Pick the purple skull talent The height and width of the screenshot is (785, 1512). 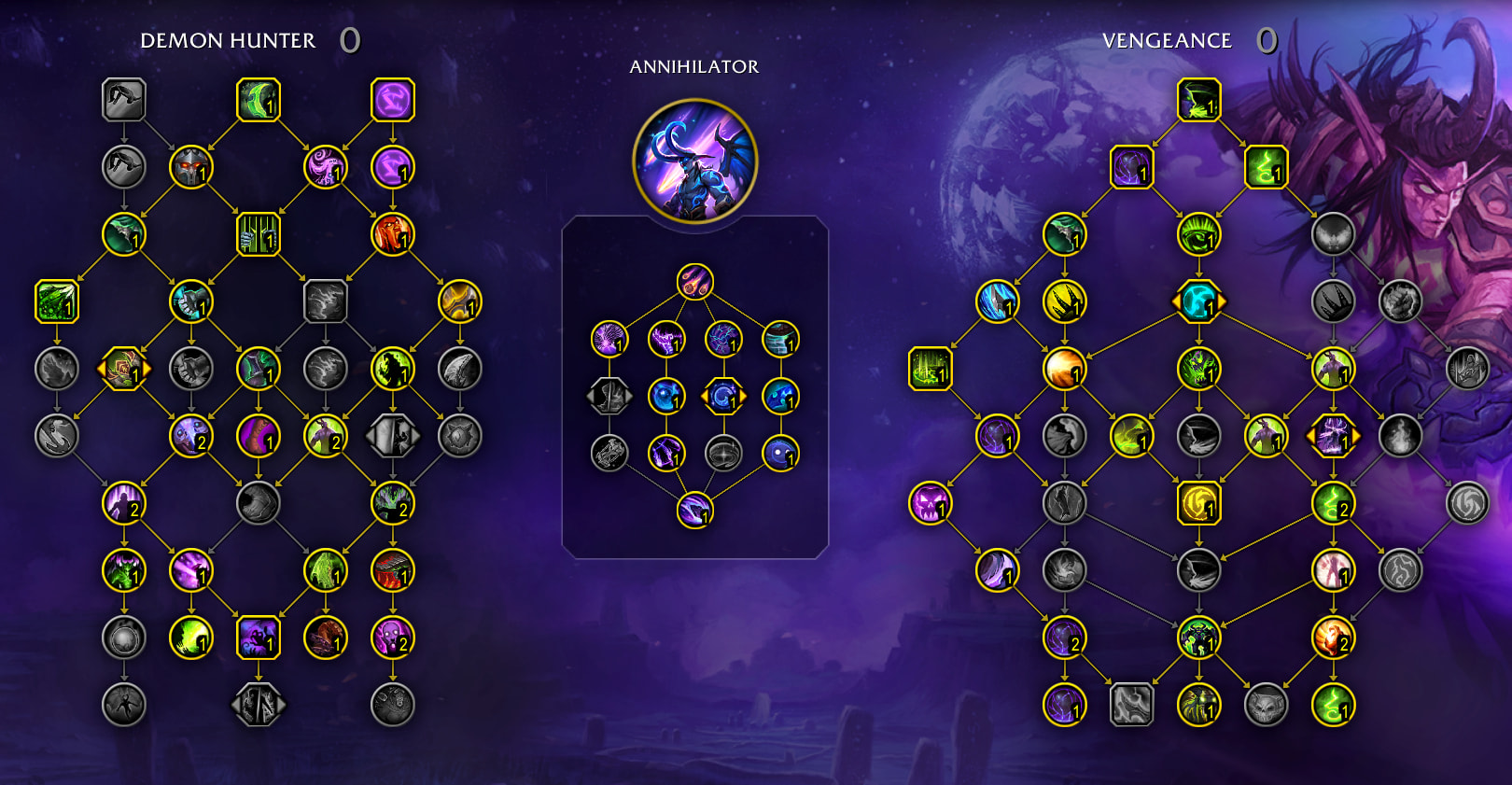pos(930,503)
